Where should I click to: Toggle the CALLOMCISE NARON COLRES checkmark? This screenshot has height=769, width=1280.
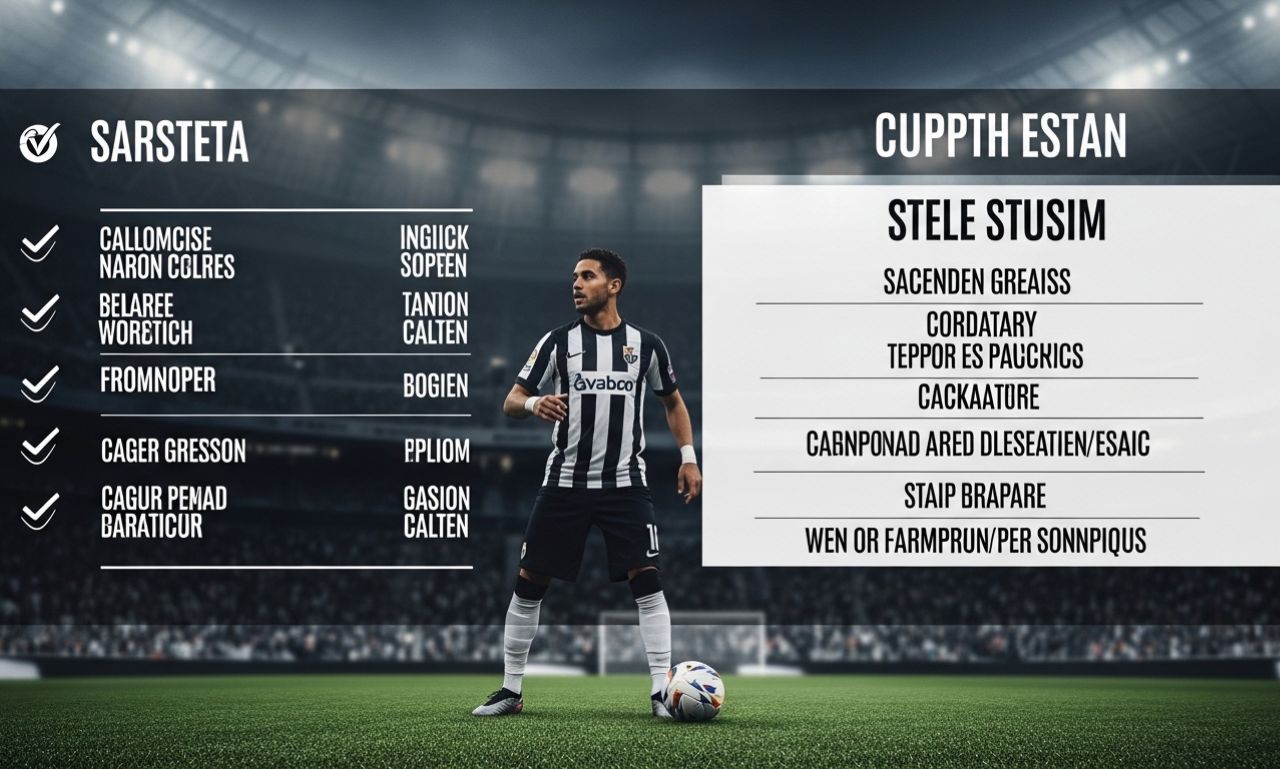[x=40, y=242]
